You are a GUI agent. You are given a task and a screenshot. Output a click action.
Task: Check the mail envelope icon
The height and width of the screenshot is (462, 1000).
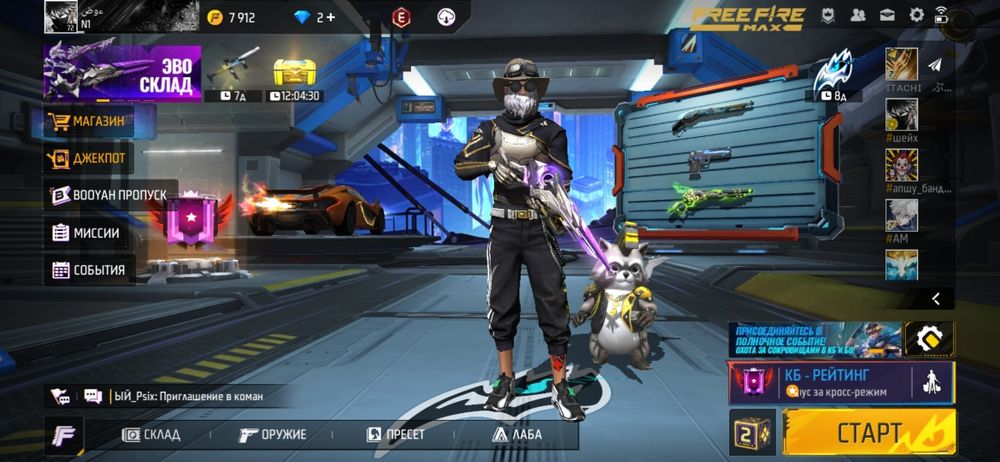coord(887,15)
